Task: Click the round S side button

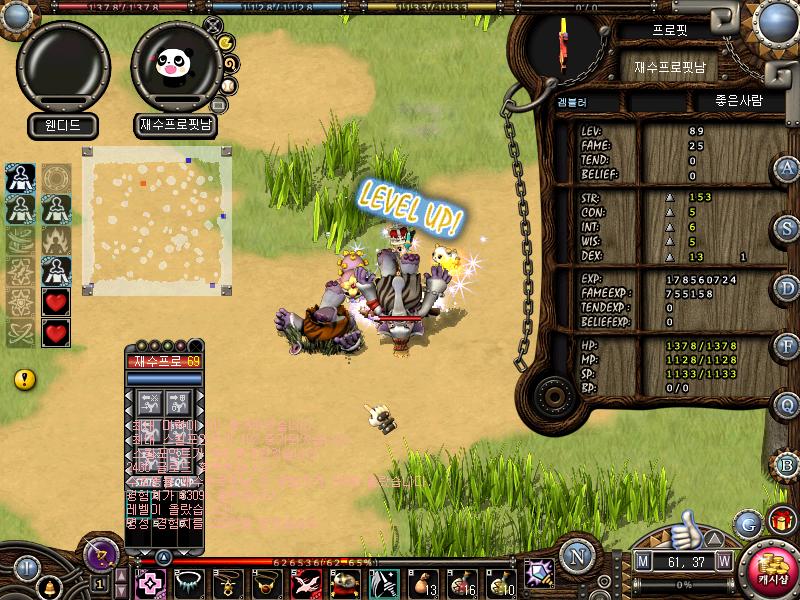Action: coord(787,228)
